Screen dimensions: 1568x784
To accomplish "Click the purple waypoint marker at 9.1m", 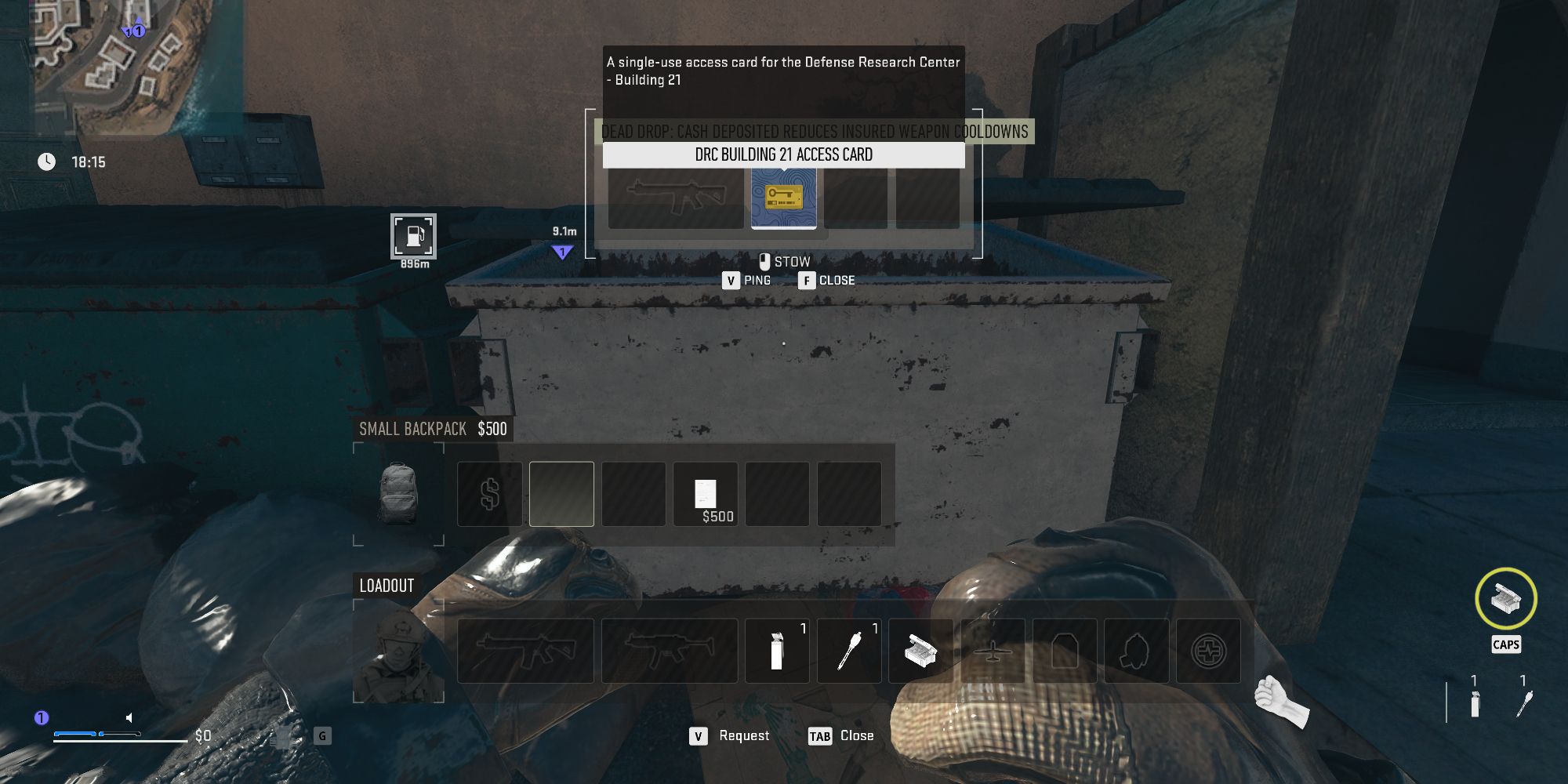I will (563, 249).
